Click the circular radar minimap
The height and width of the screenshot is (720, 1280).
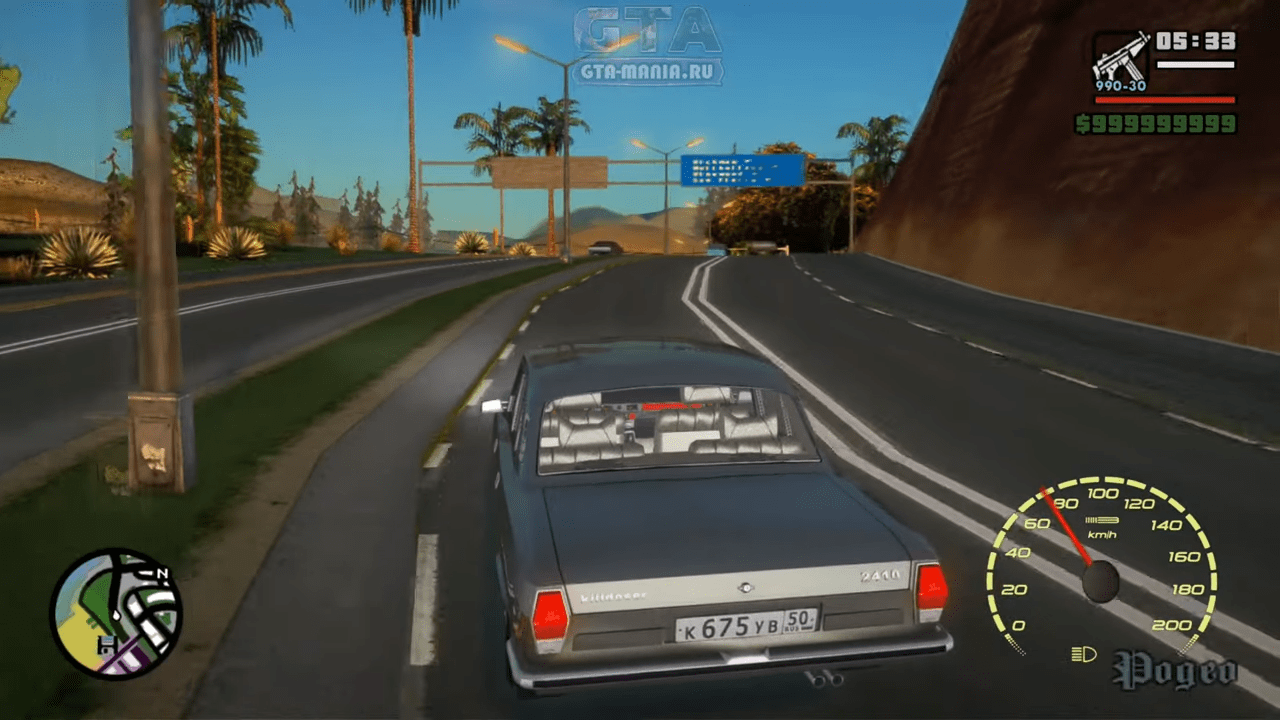point(116,613)
